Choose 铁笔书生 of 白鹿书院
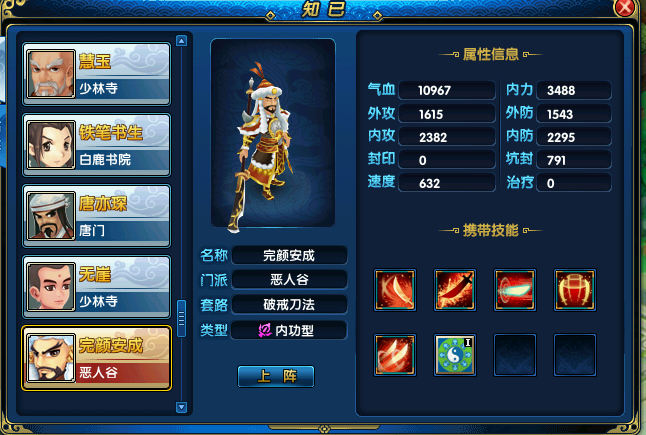The height and width of the screenshot is (435, 646). tap(96, 145)
